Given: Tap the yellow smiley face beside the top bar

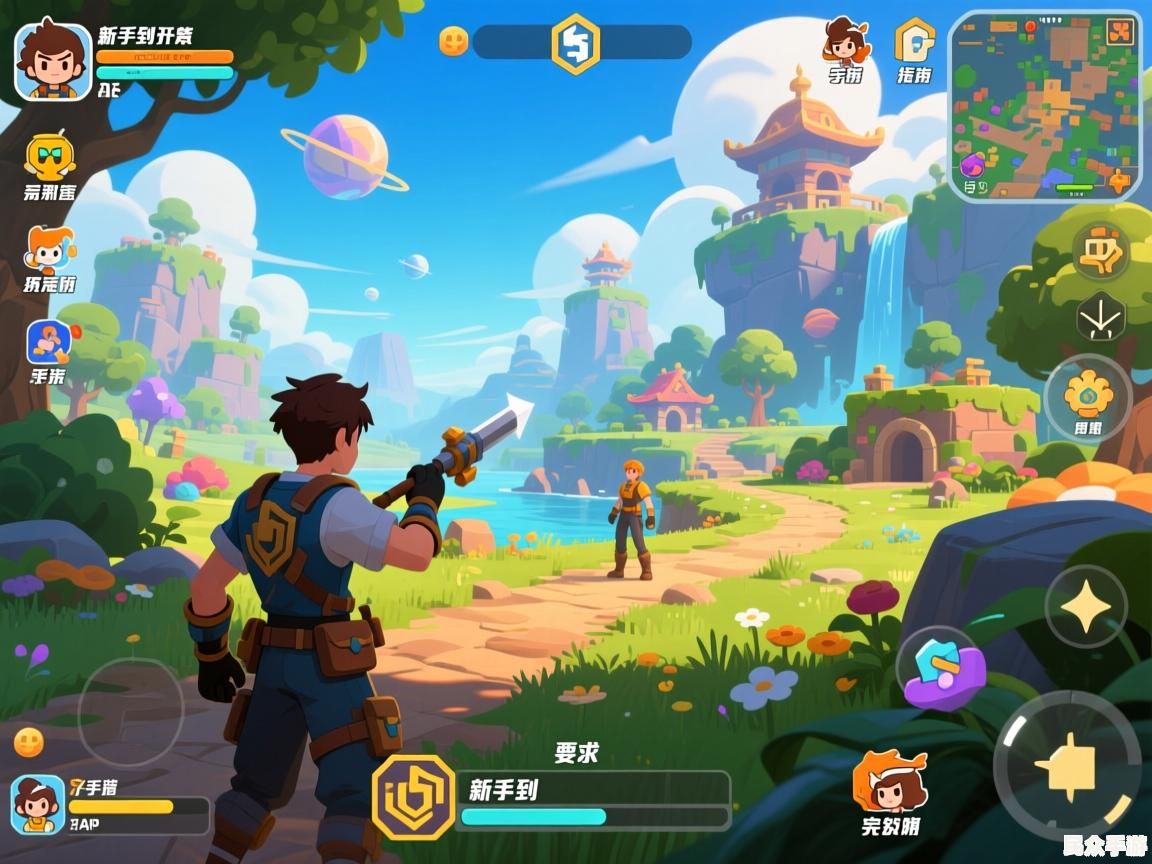Looking at the screenshot, I should point(454,41).
